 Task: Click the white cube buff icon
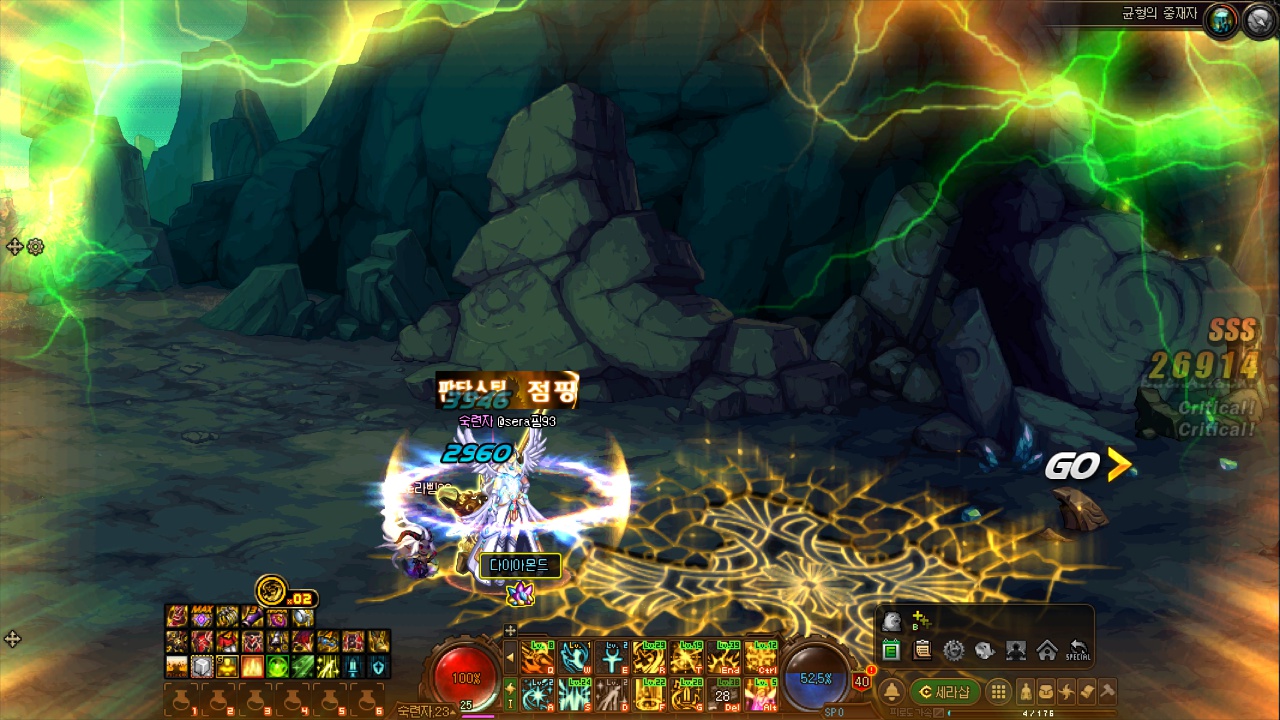tap(202, 666)
